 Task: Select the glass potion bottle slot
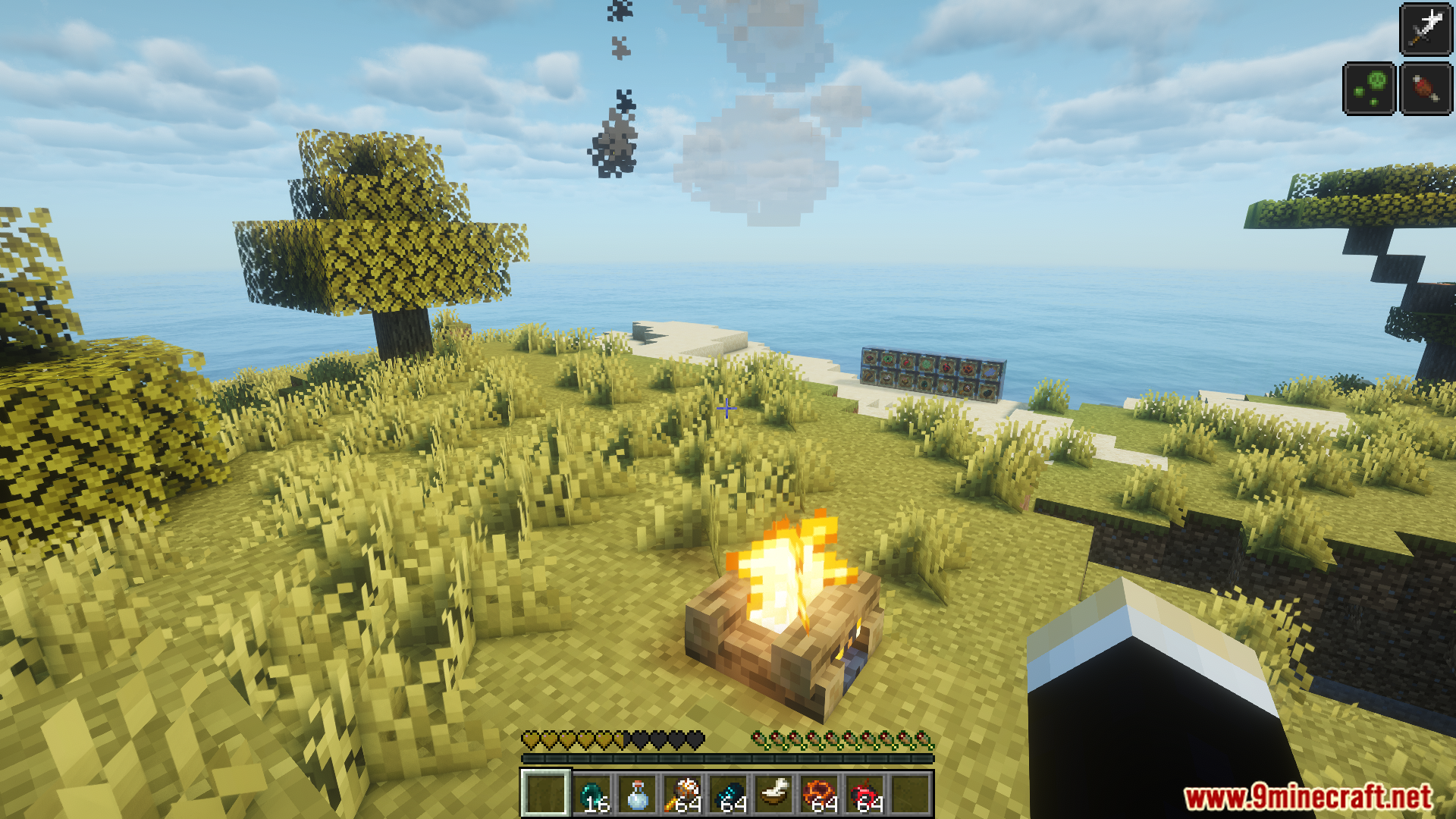pos(638,794)
